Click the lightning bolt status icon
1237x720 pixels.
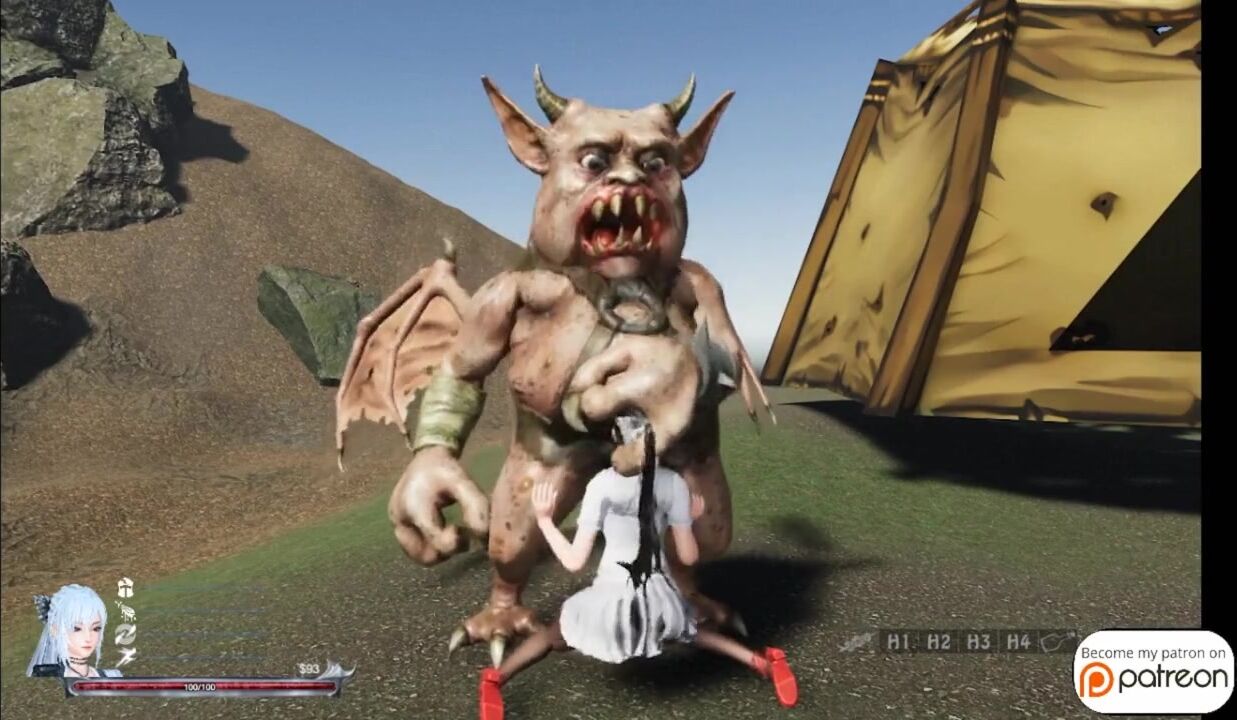[126, 657]
